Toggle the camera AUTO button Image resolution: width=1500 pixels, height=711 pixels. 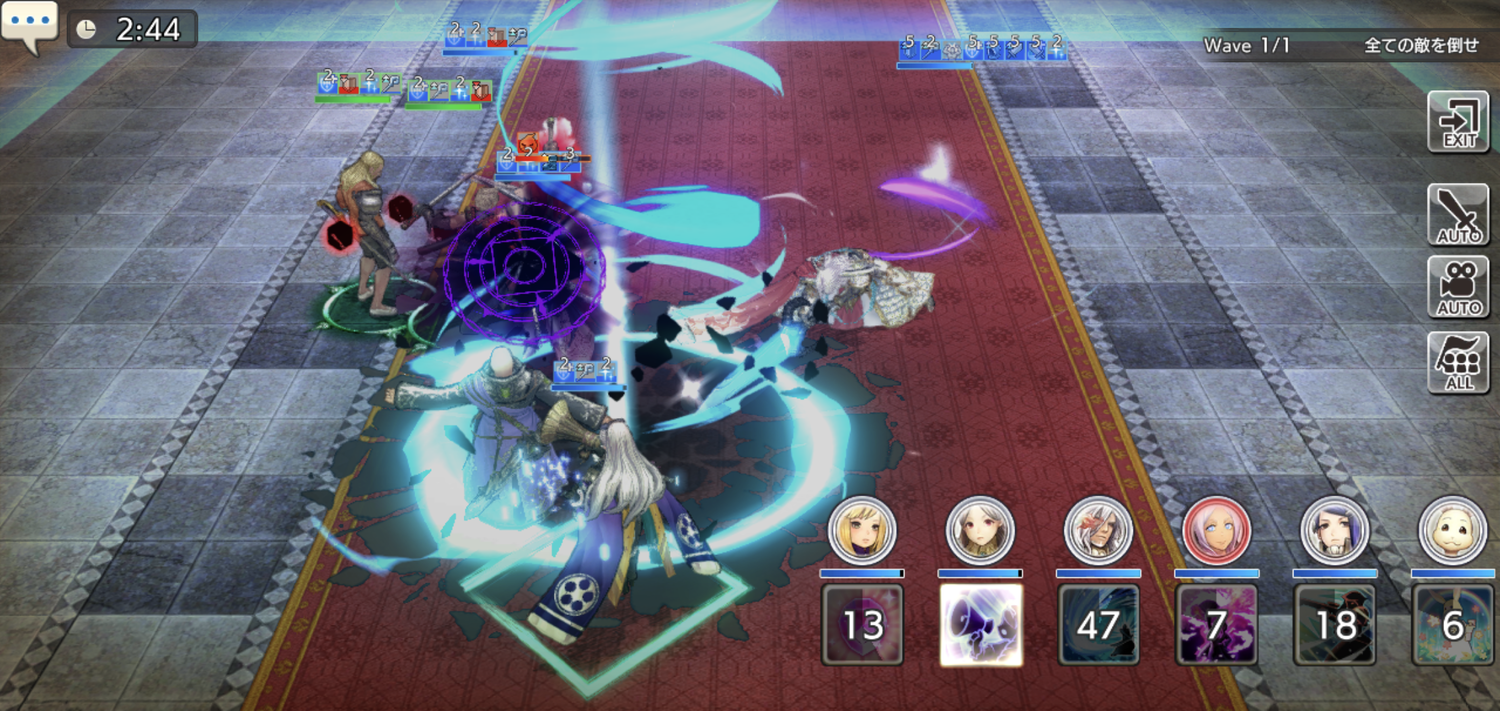click(x=1458, y=287)
